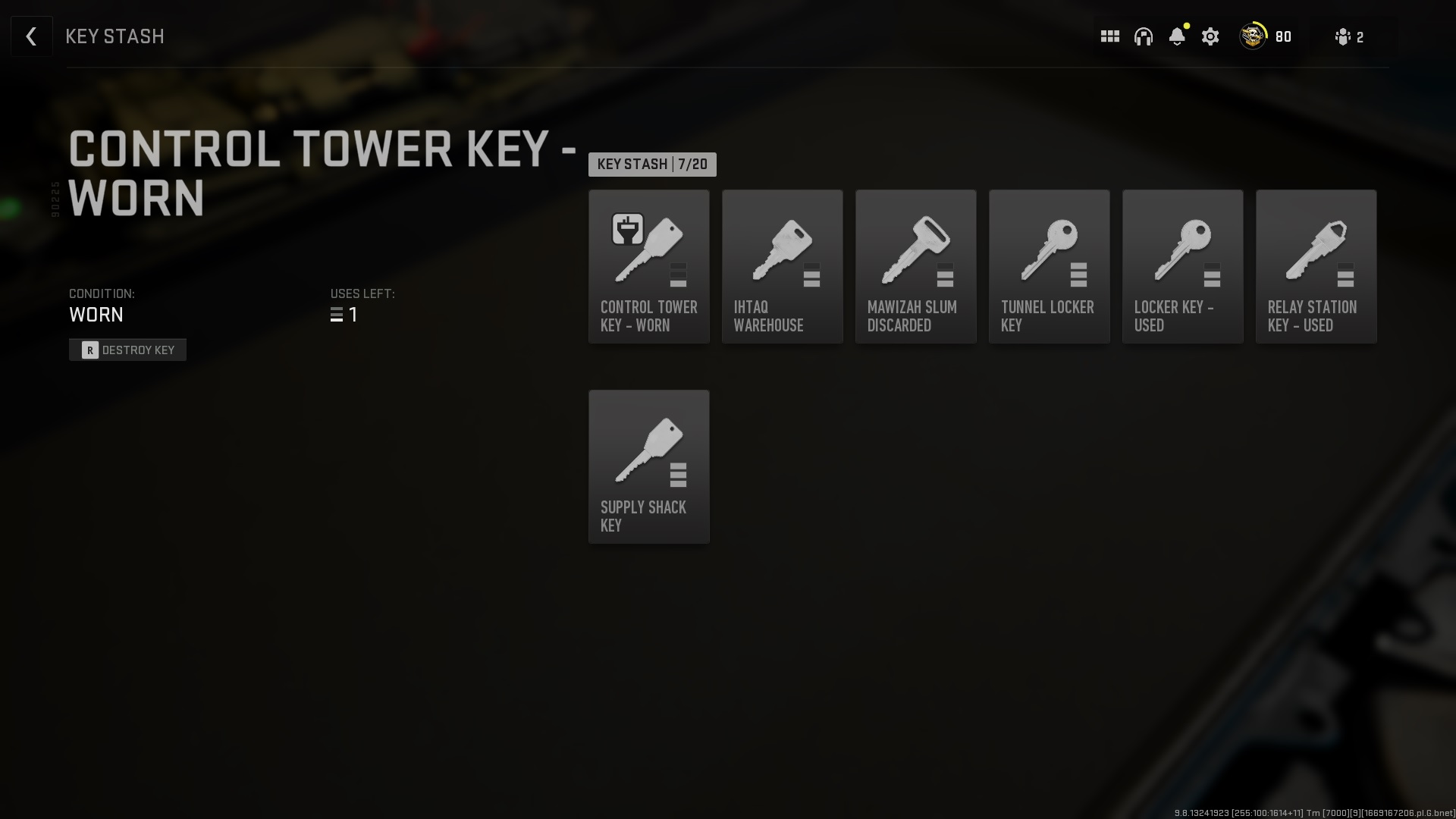Select the Tunnel Locker Key
Viewport: 1456px width, 819px height.
point(1049,265)
